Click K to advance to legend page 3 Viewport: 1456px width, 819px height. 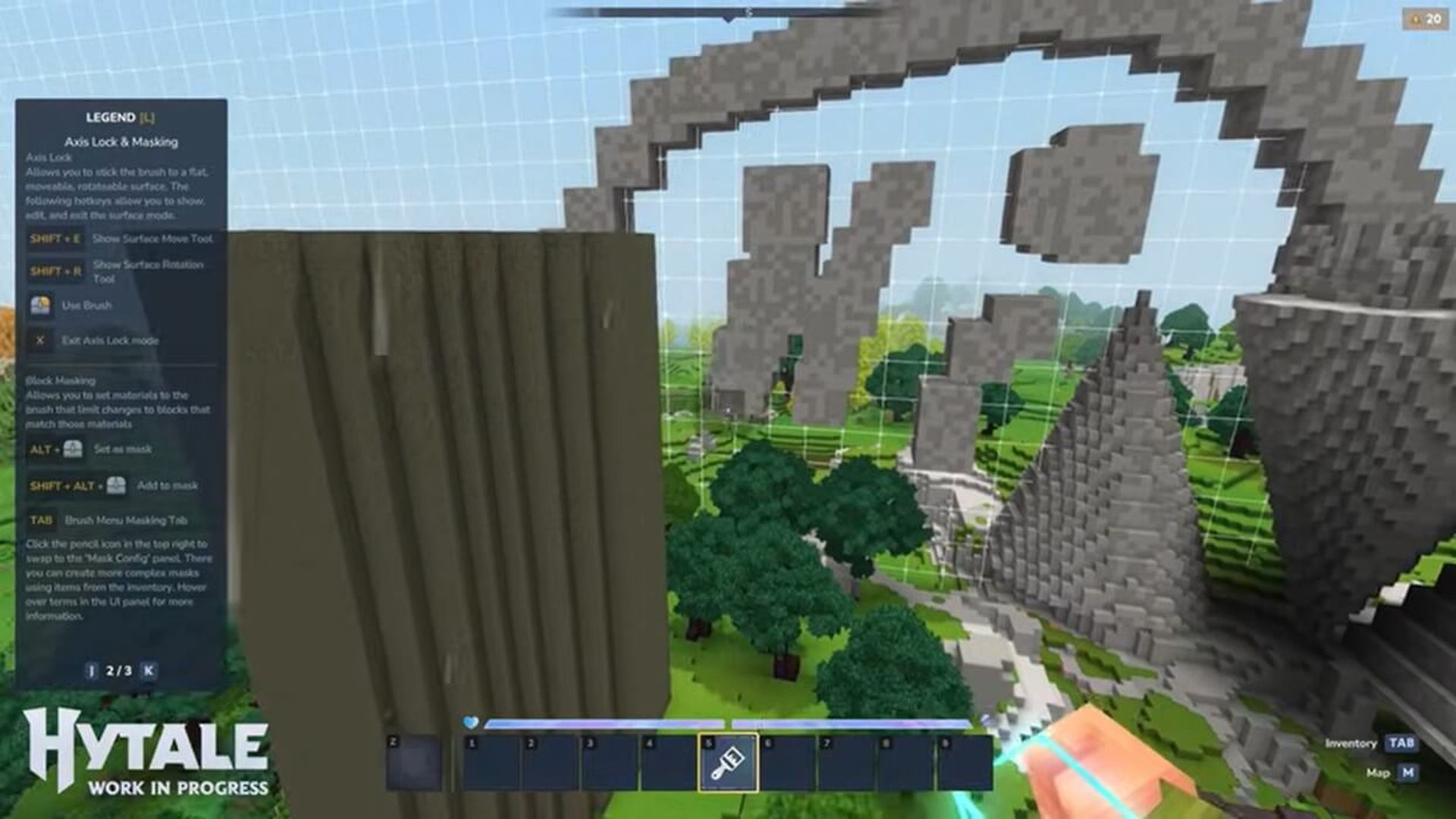tap(148, 670)
